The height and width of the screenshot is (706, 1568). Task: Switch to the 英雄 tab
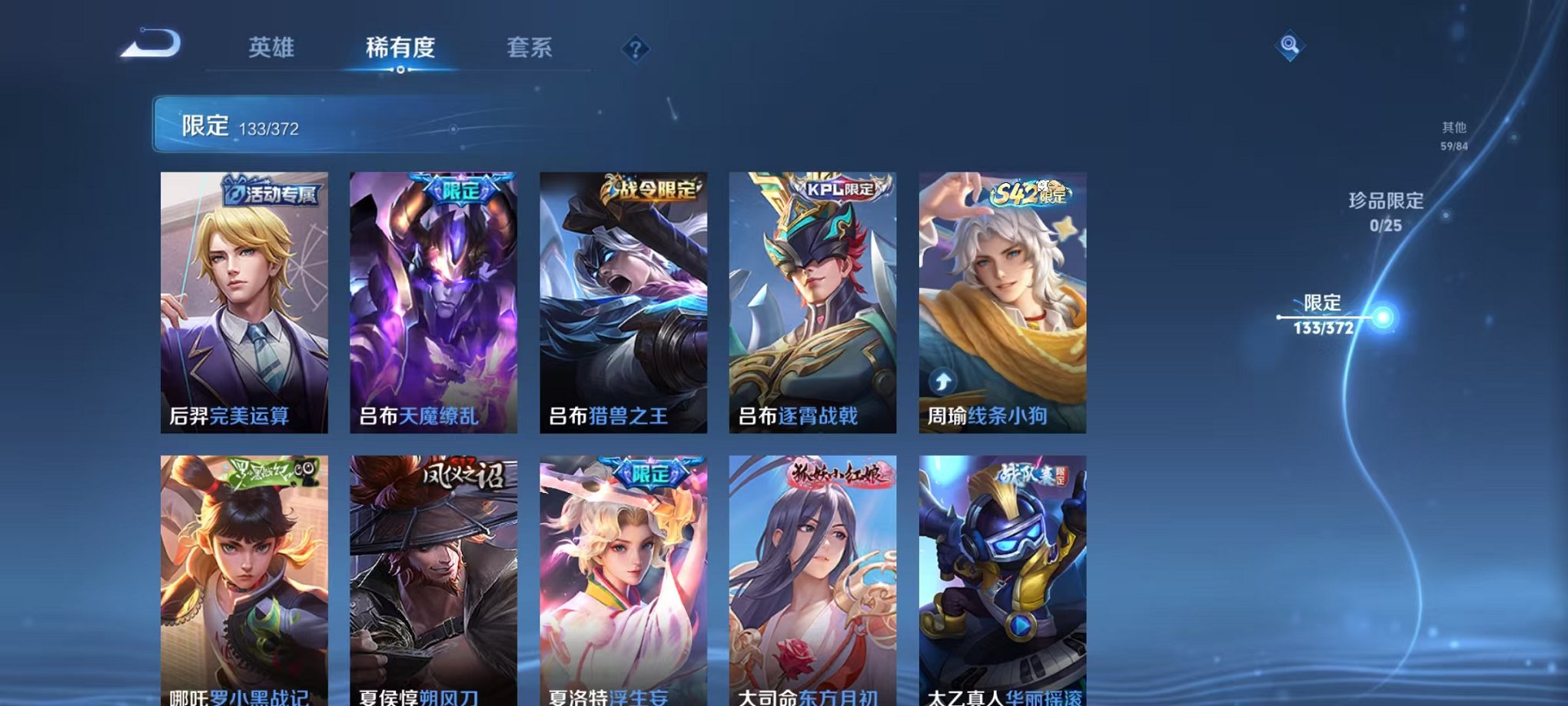[271, 46]
